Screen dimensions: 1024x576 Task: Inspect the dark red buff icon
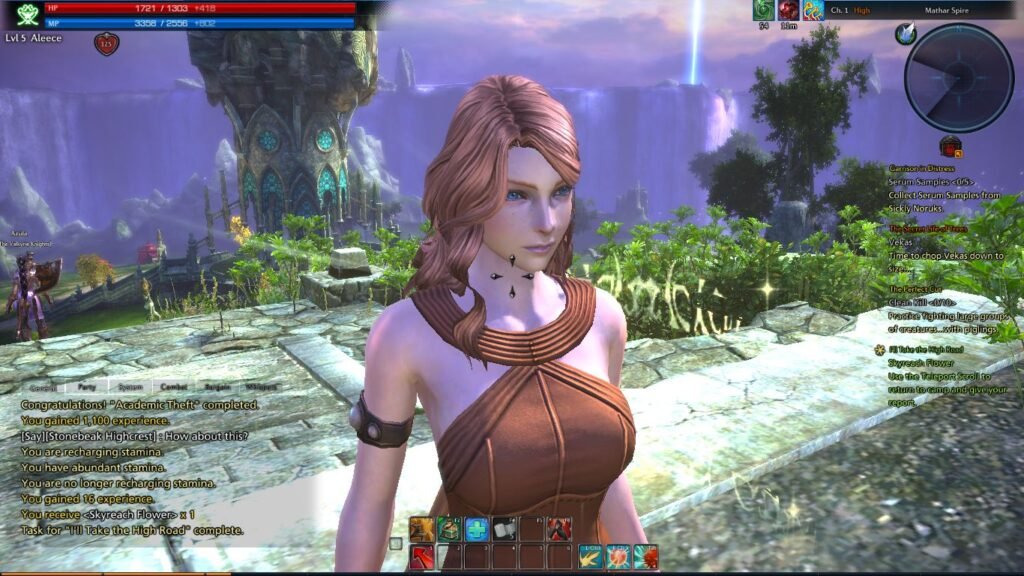pos(789,10)
